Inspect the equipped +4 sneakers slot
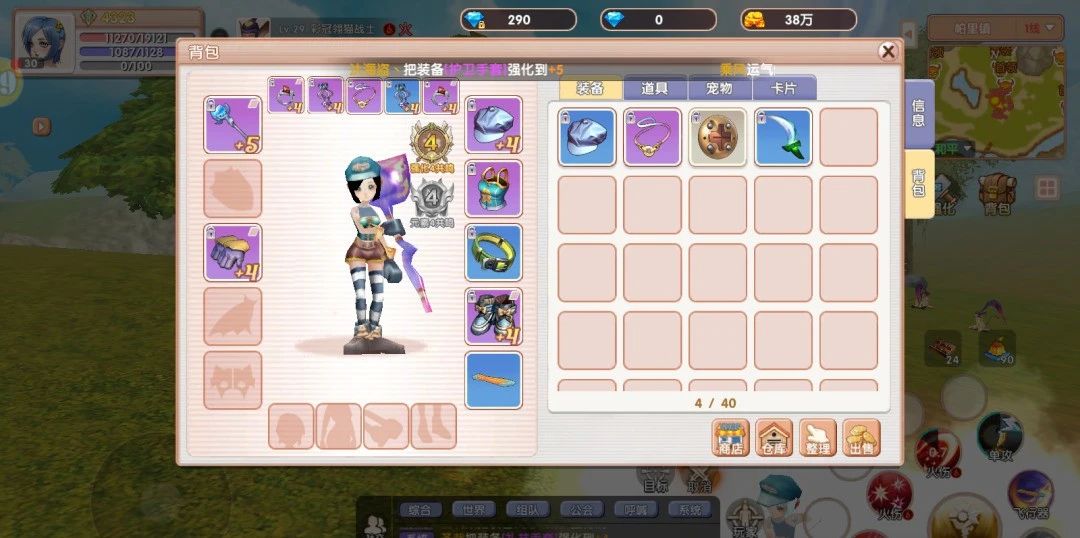The height and width of the screenshot is (538, 1080). 494,316
